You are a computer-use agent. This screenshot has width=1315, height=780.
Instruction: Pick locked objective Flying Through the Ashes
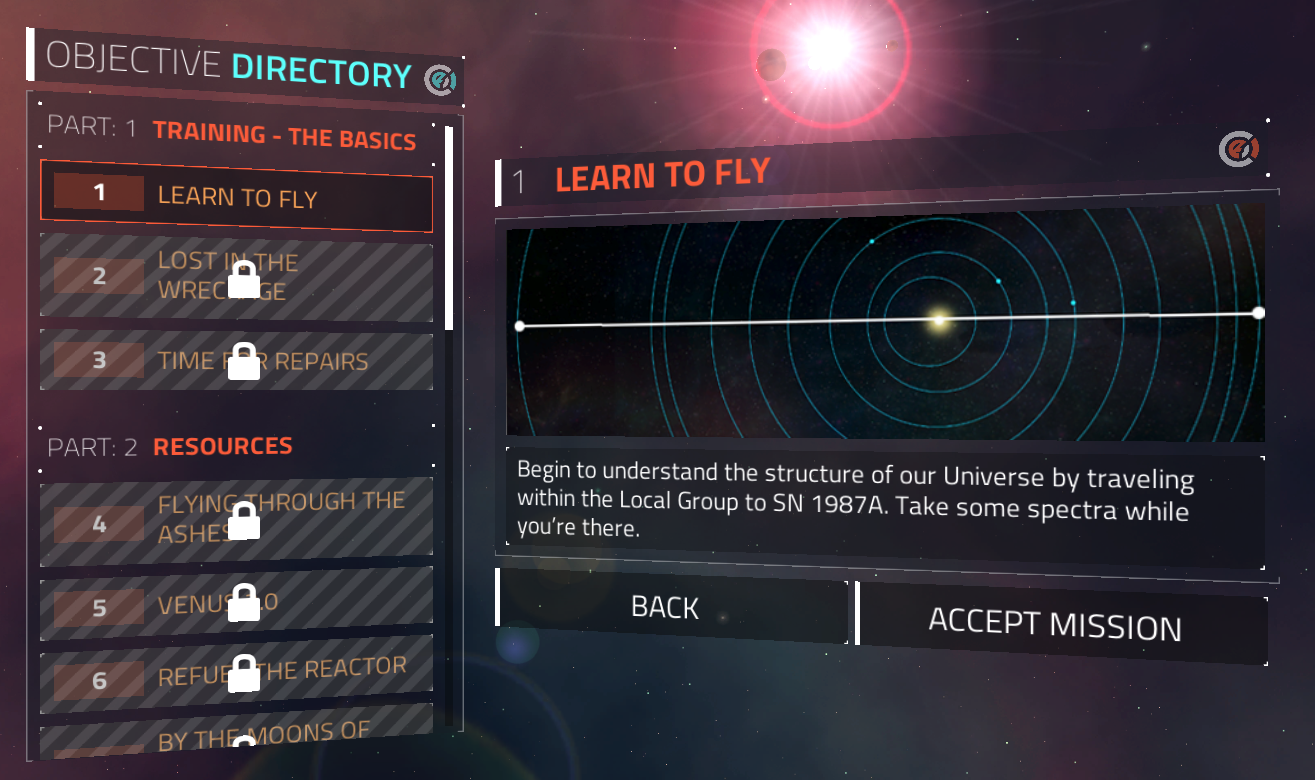(x=236, y=516)
